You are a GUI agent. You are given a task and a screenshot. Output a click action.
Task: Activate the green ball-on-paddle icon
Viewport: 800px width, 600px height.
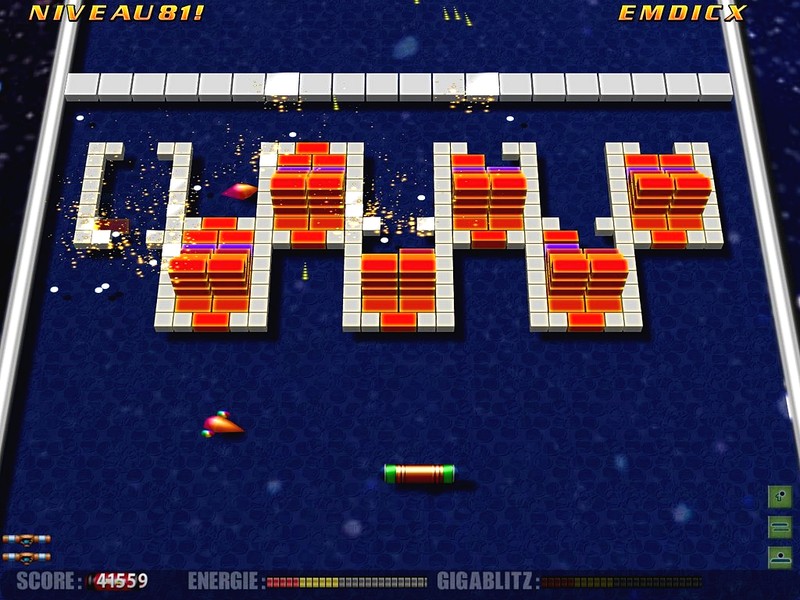pos(780,556)
